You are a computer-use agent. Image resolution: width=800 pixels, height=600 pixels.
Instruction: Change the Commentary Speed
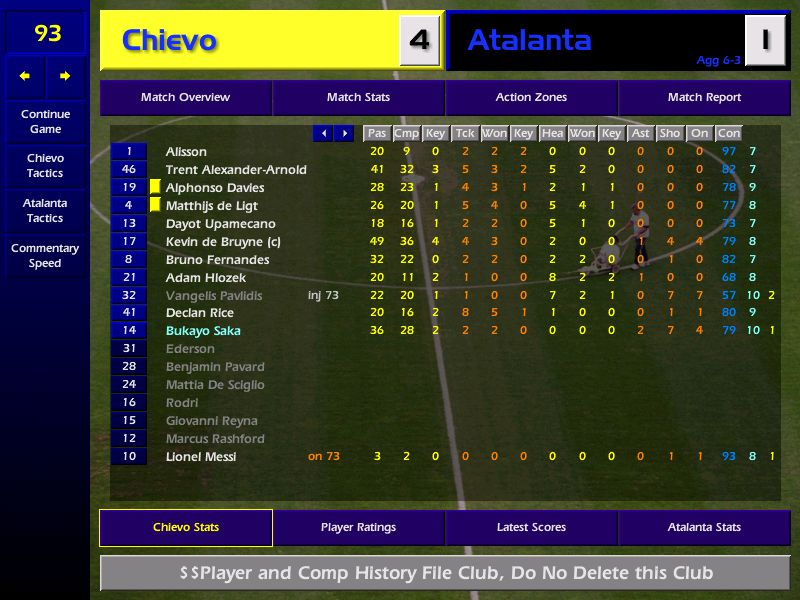click(45, 256)
